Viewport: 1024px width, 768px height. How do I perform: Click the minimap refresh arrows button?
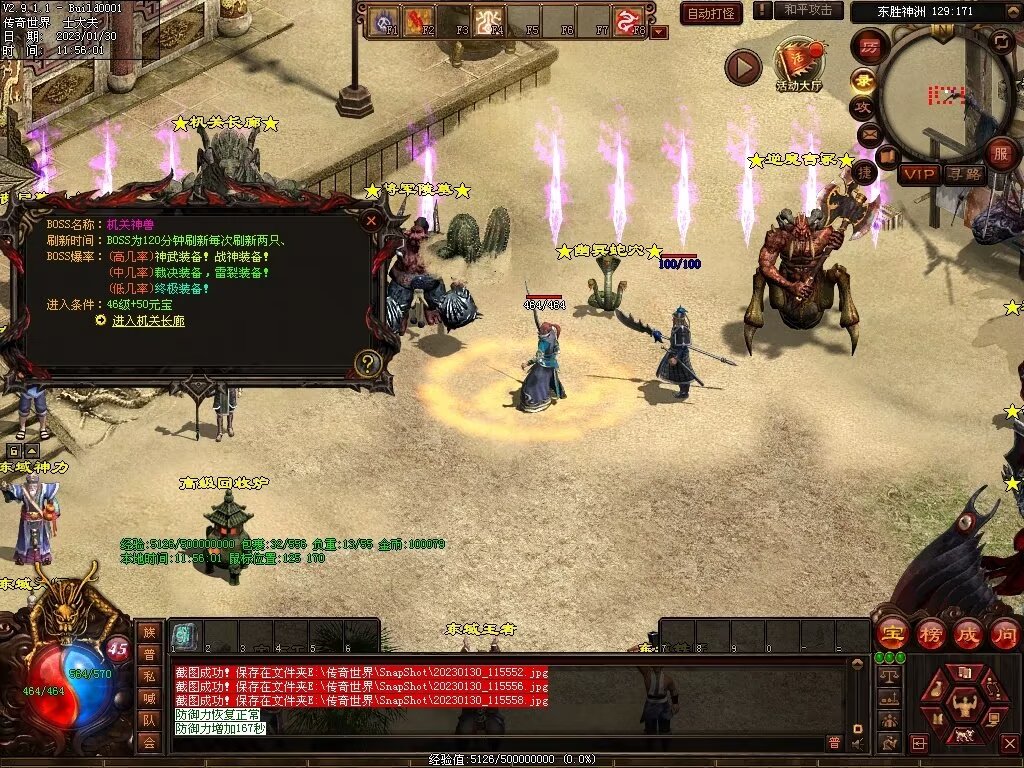[x=1001, y=42]
